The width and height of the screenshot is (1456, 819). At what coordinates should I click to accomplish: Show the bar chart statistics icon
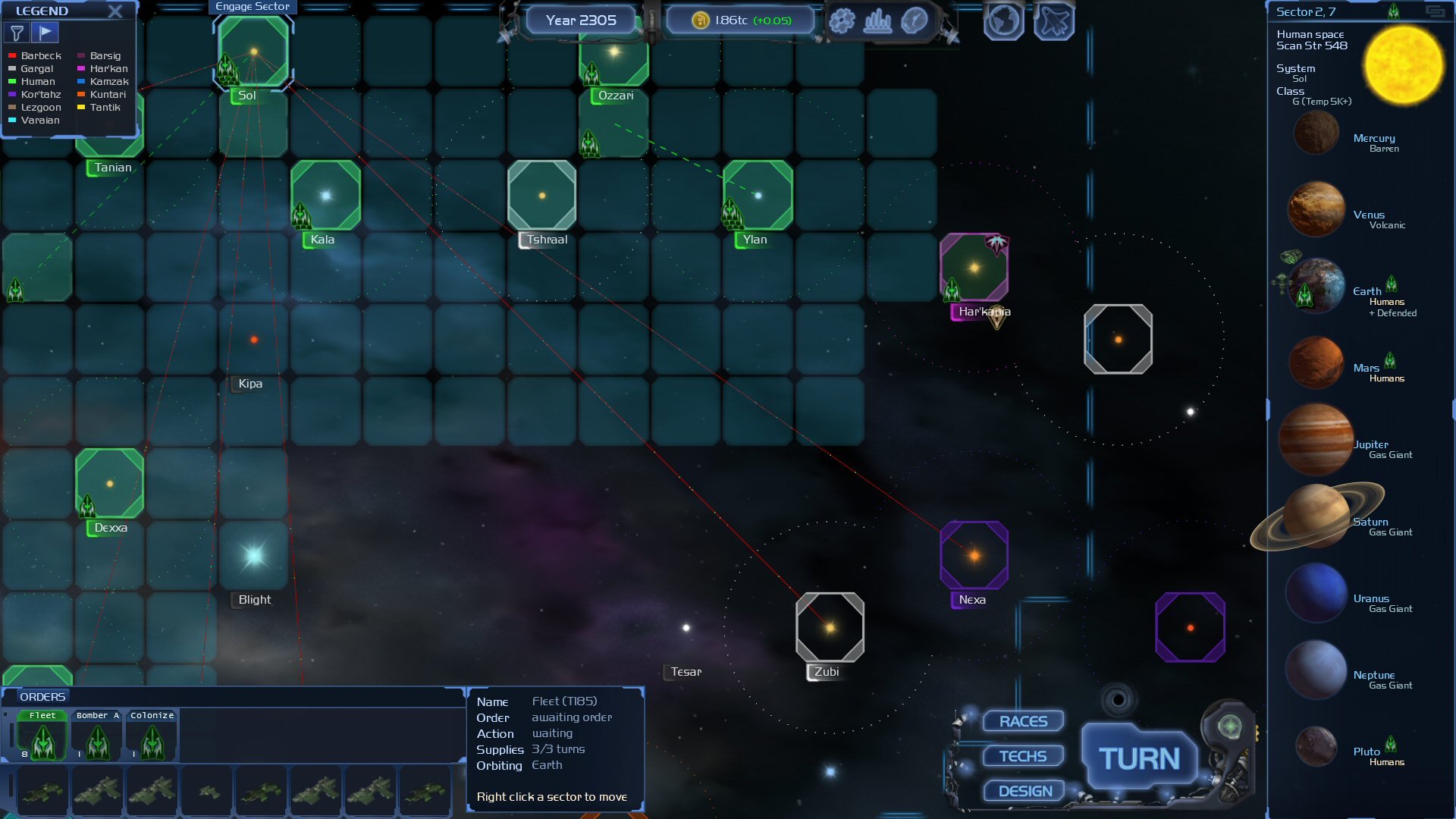(x=877, y=20)
